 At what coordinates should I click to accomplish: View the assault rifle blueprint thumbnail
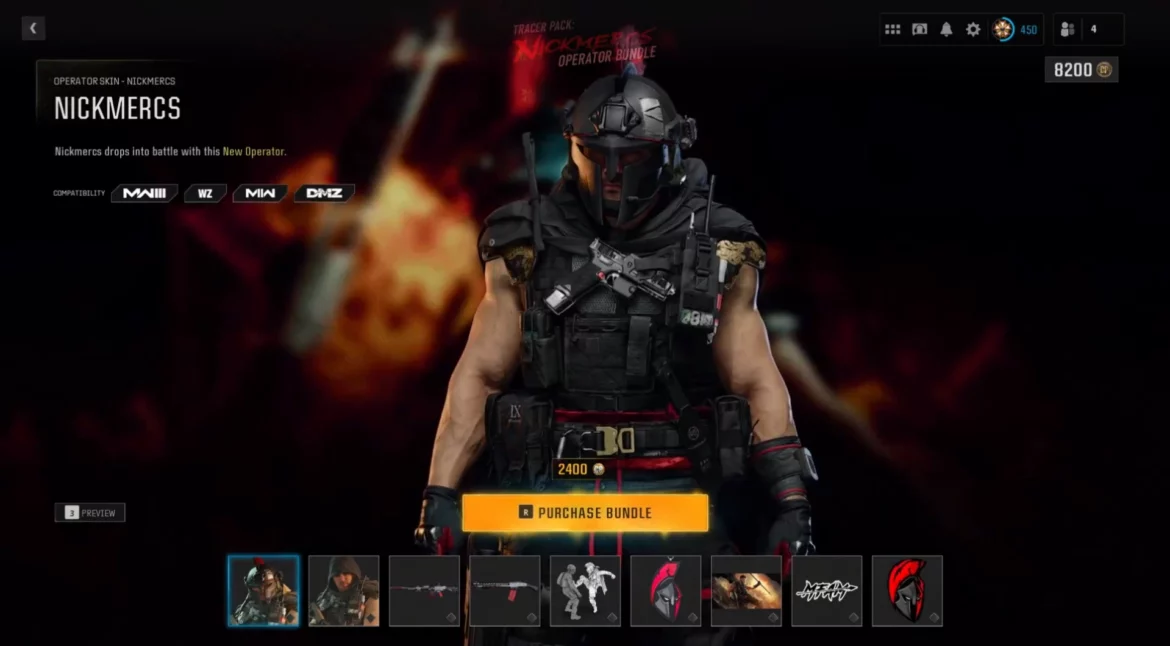[x=424, y=591]
